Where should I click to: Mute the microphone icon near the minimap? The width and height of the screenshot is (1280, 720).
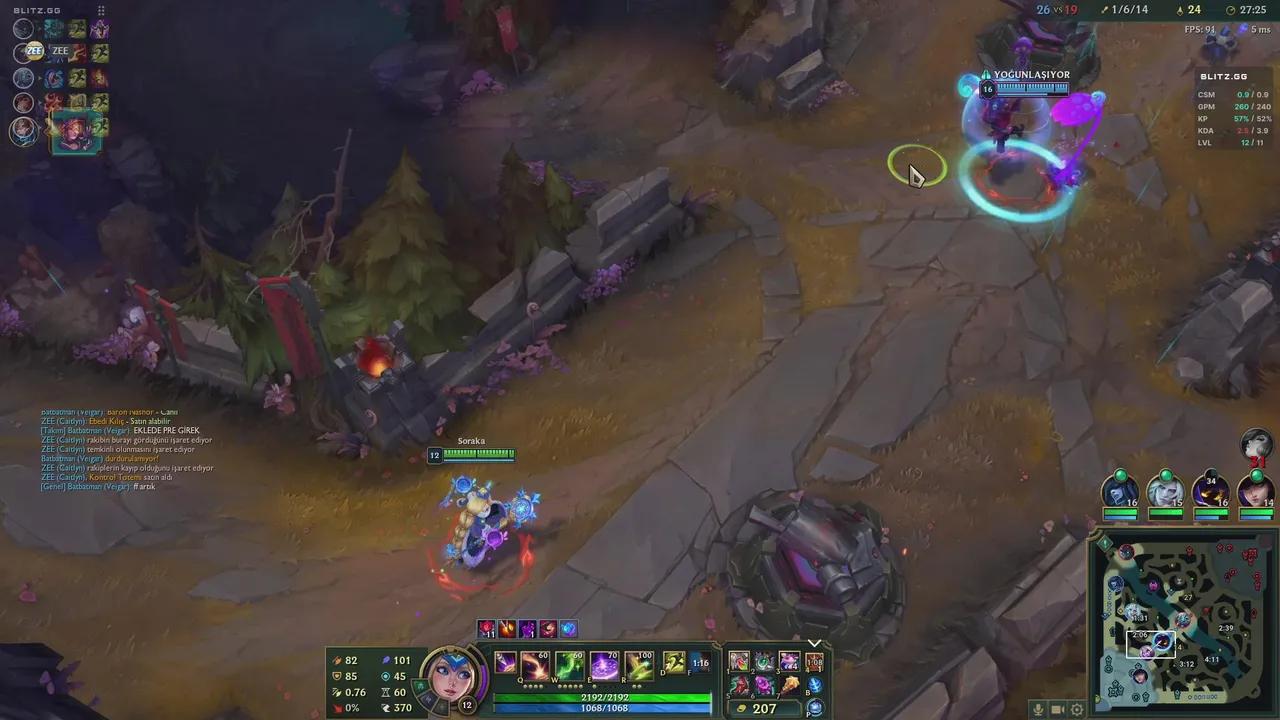point(1037,708)
